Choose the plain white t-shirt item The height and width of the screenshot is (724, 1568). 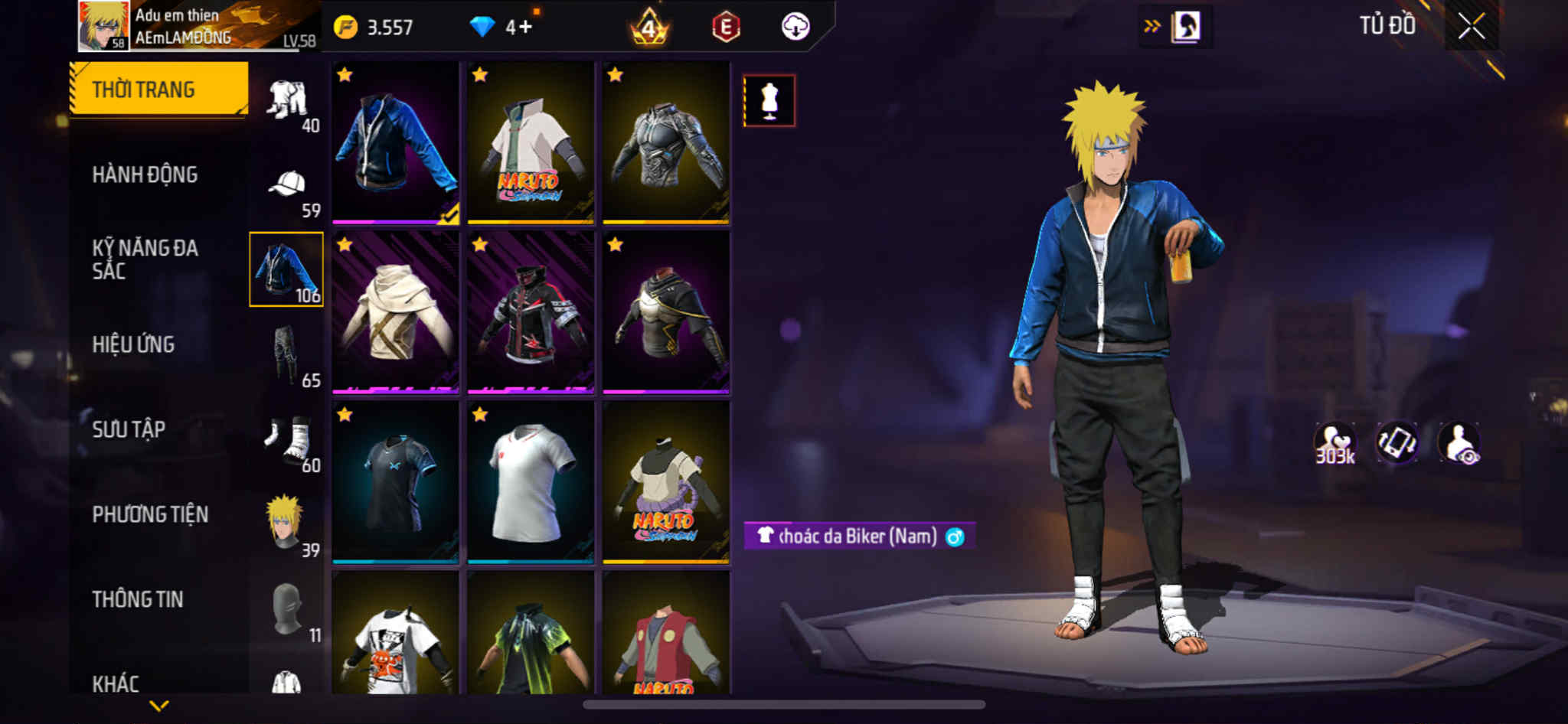point(531,482)
